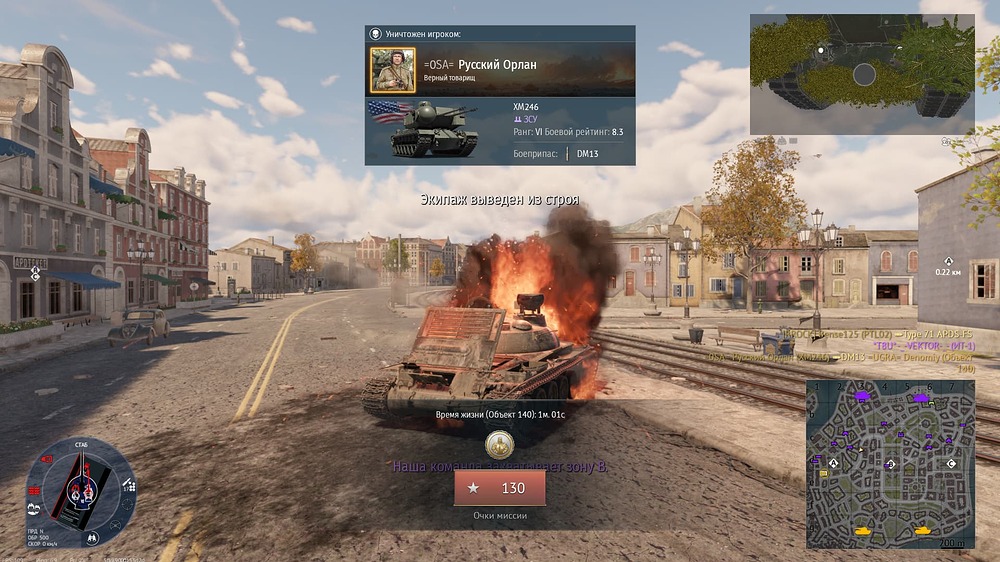Click the killer's soldier avatar portrait
1000x562 pixels.
click(x=393, y=70)
